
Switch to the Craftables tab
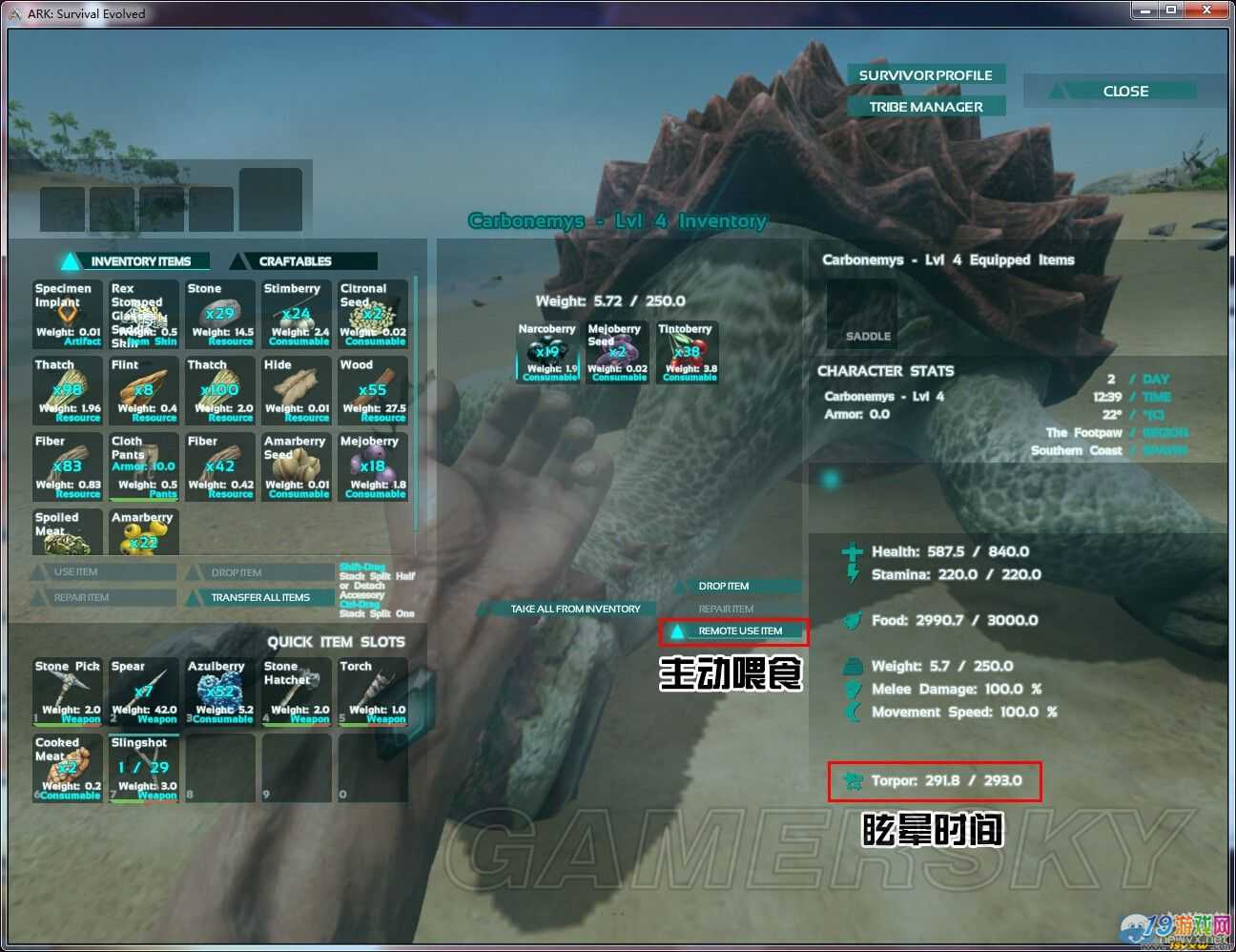(305, 261)
